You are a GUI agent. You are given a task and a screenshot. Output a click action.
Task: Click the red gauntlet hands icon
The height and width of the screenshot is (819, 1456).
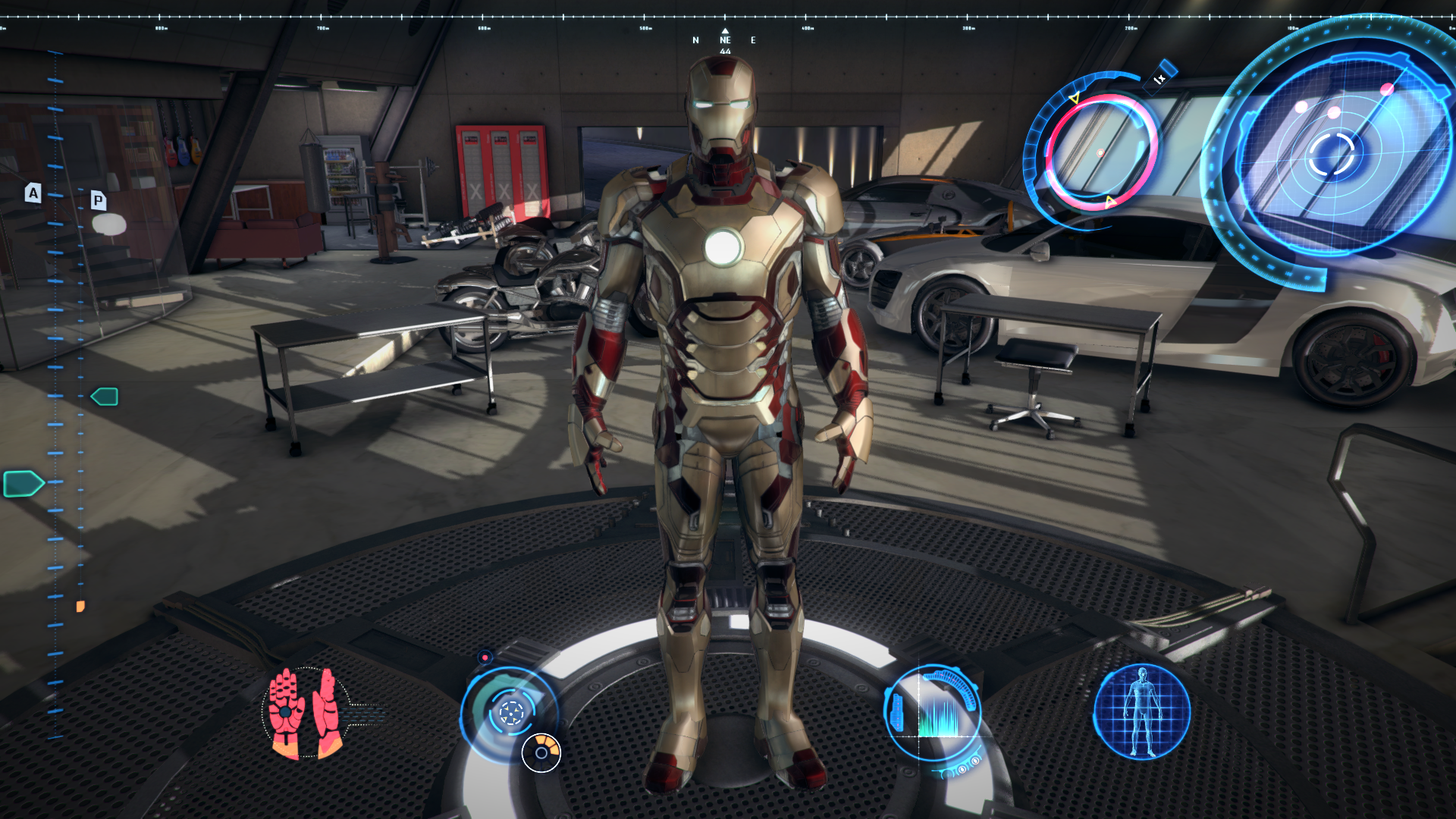306,713
